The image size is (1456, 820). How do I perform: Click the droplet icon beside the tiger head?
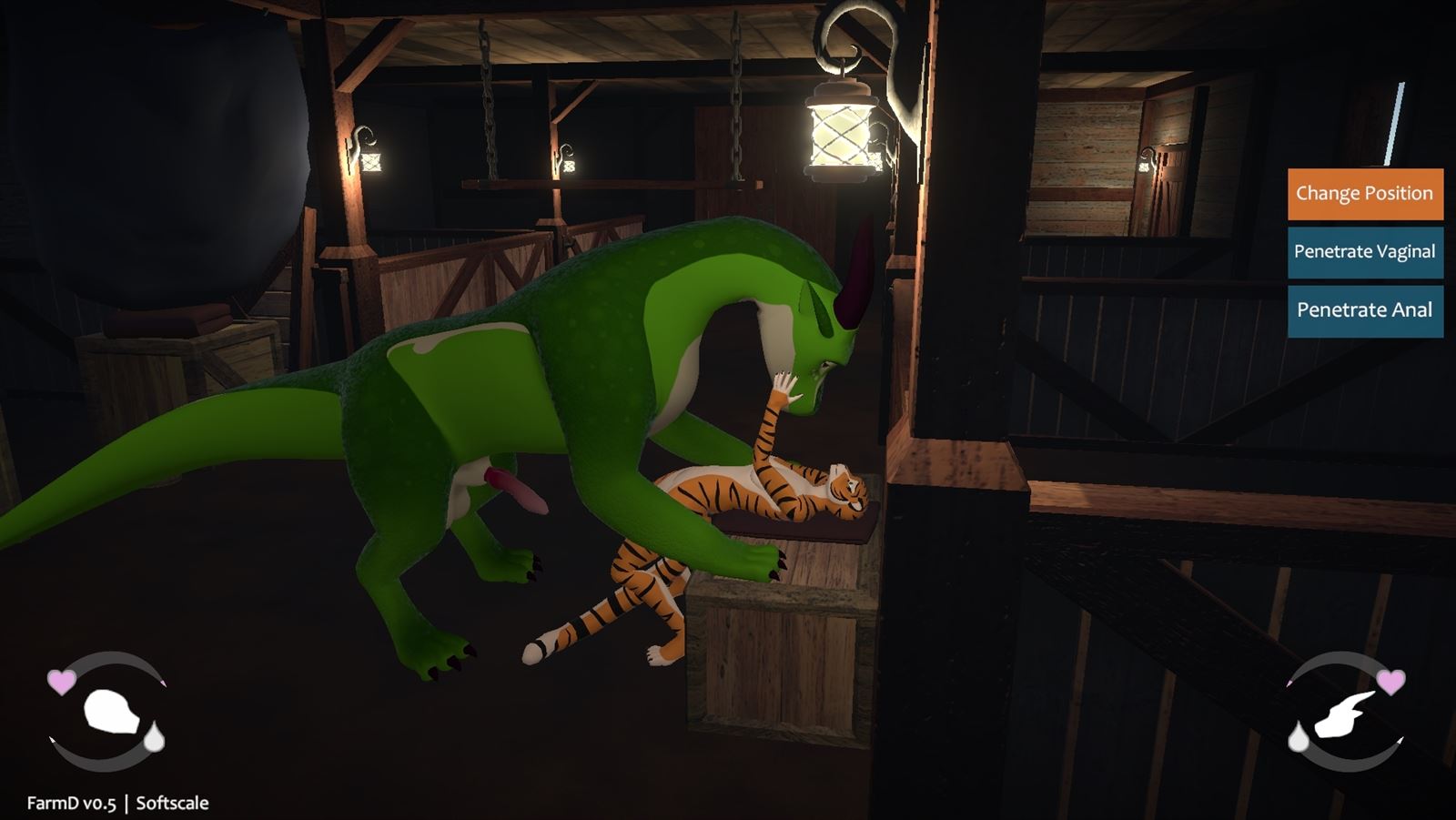155,737
